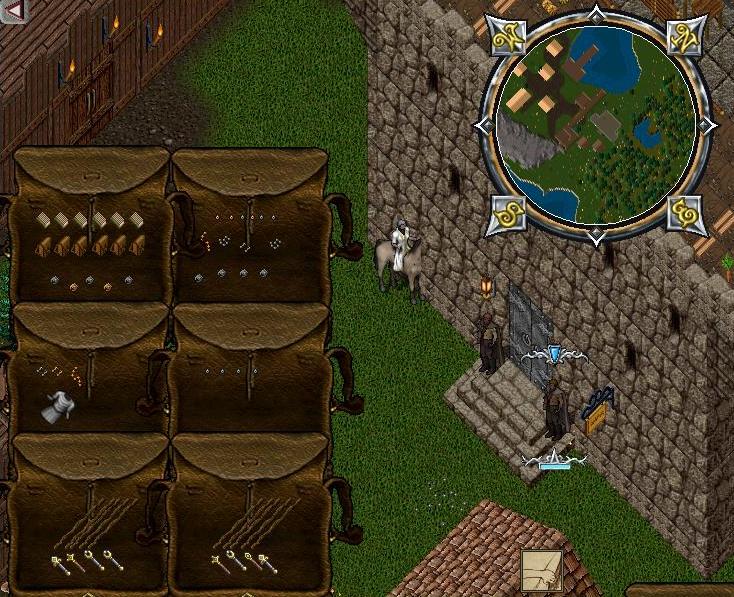Activate the parchment hand skill icon

pyautogui.click(x=540, y=571)
